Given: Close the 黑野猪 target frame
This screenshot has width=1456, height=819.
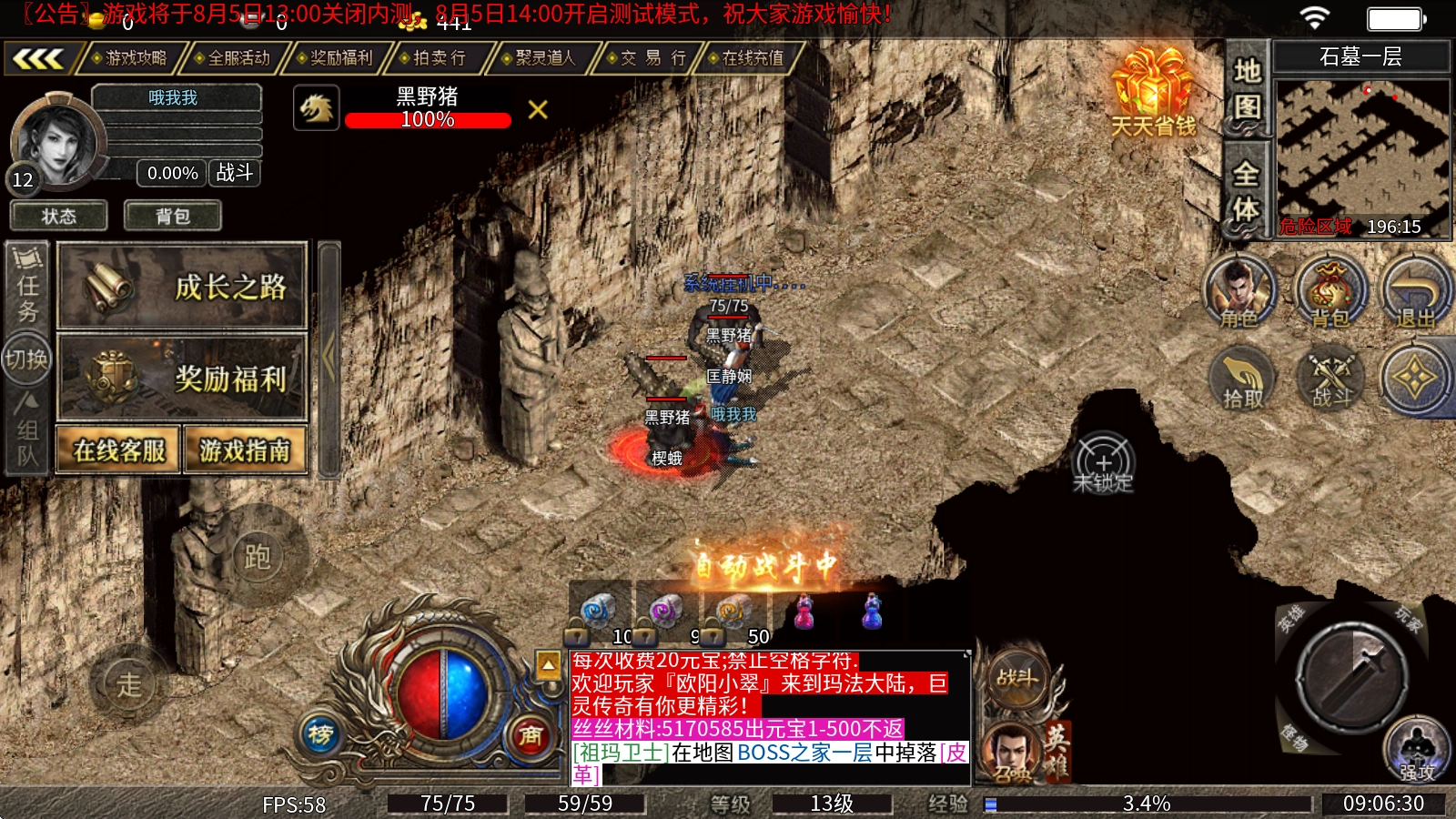Looking at the screenshot, I should [x=538, y=110].
